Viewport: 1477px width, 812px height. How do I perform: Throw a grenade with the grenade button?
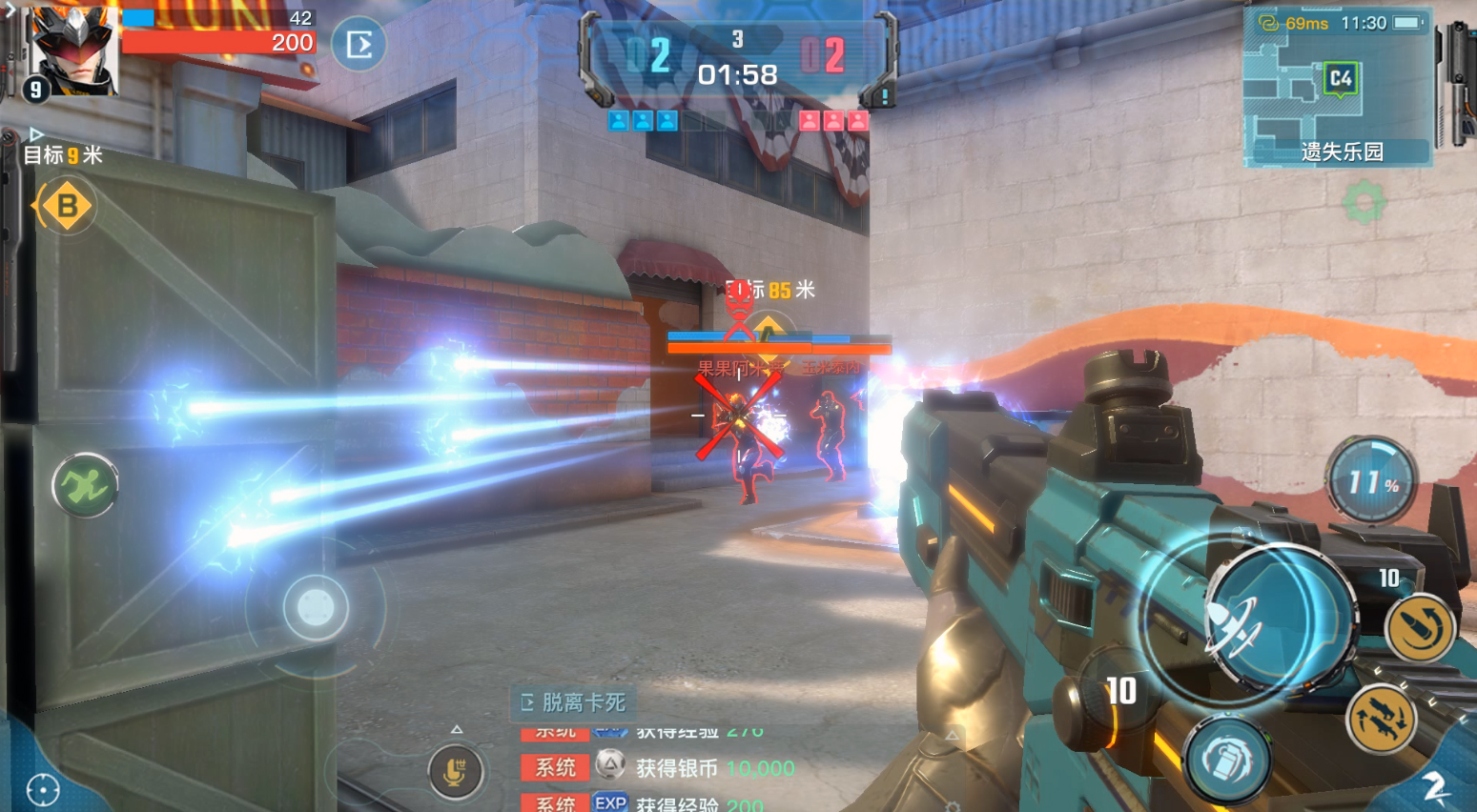1227,760
